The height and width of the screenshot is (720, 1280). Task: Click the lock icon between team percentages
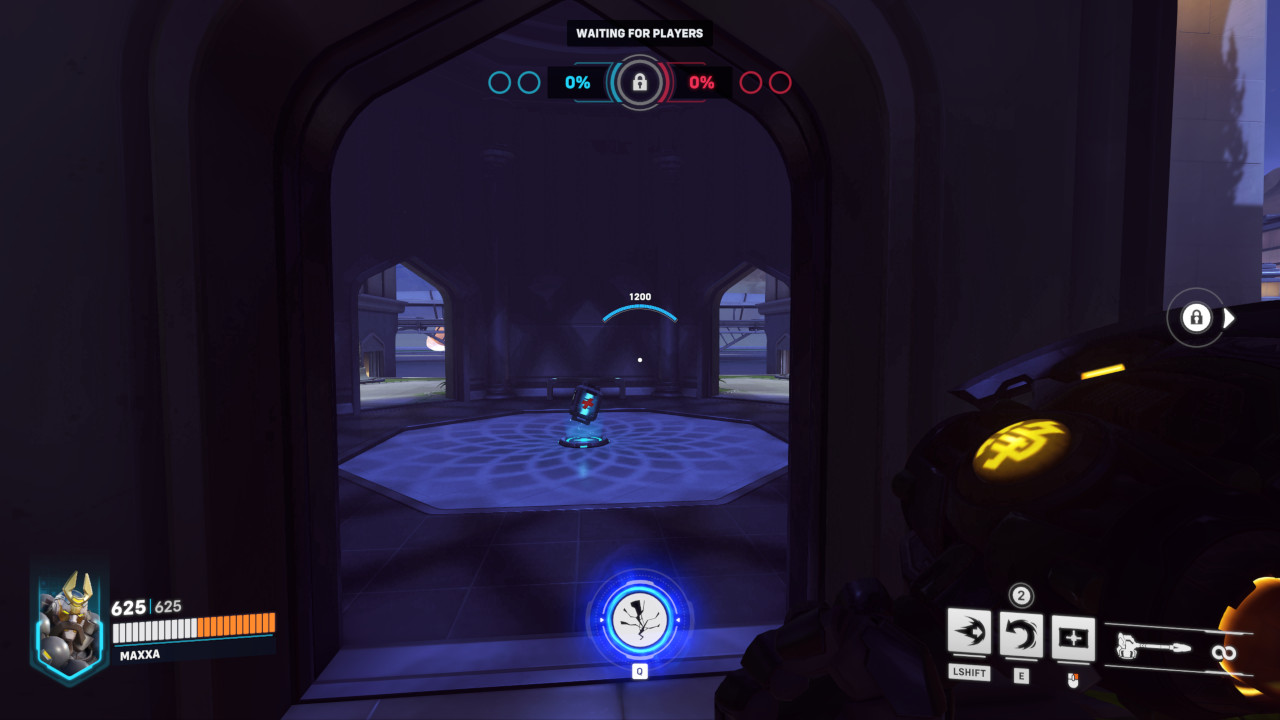(639, 82)
